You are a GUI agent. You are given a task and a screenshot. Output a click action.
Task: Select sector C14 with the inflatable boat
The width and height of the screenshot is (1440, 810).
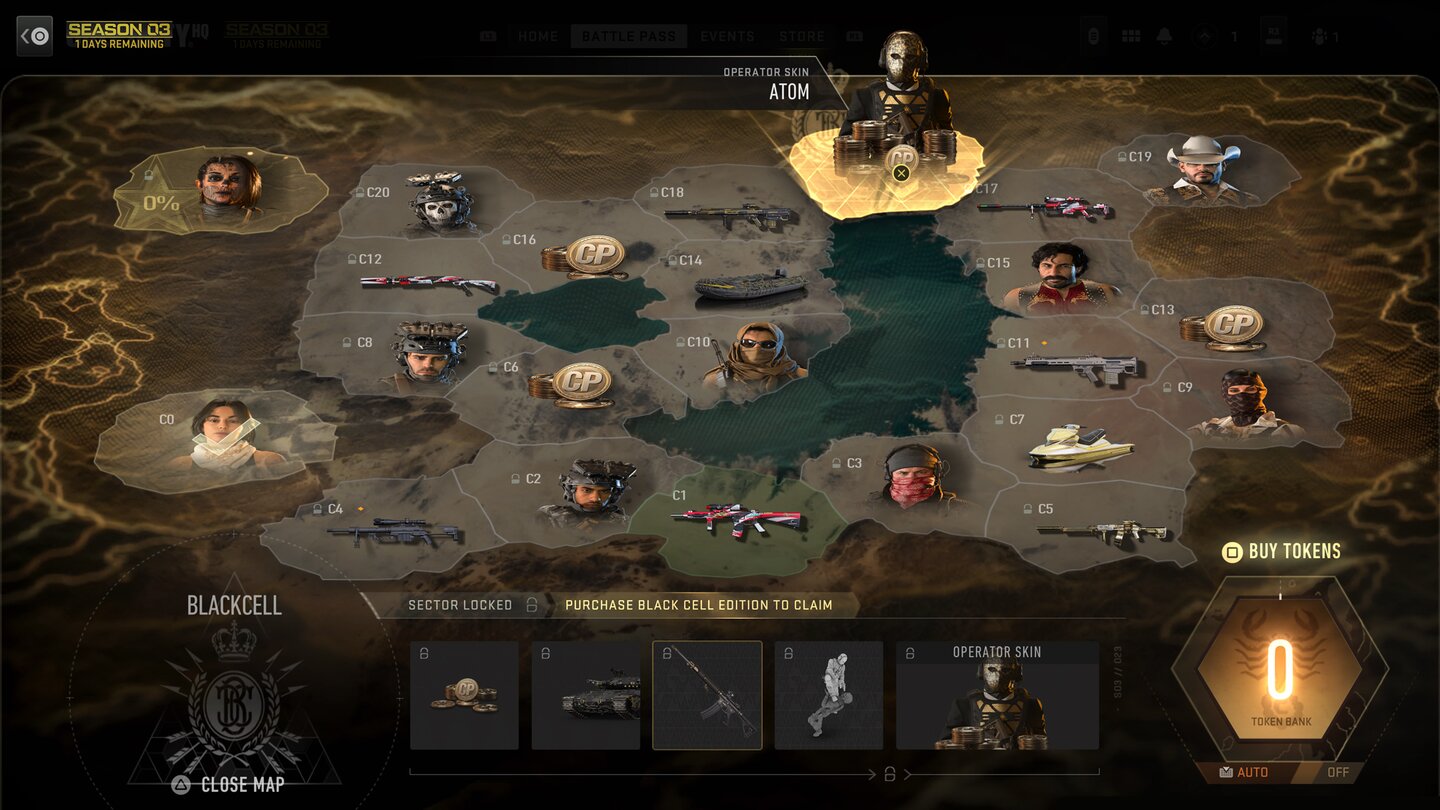(x=748, y=282)
